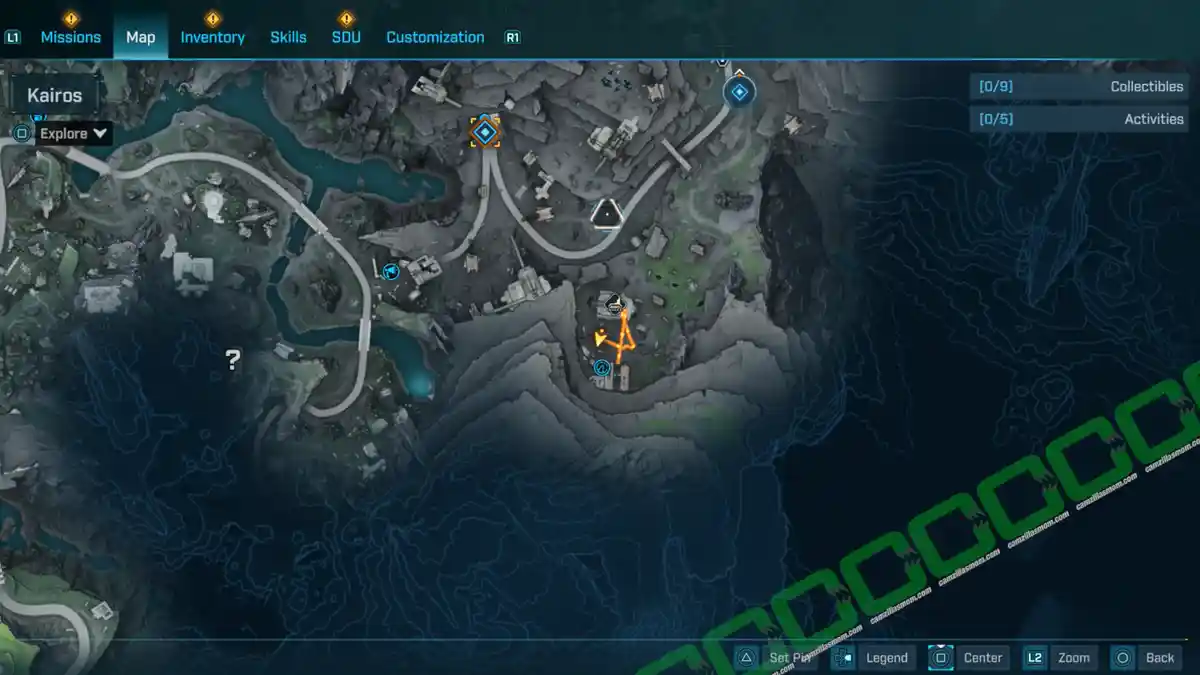Go Back from the map screen

point(1146,657)
